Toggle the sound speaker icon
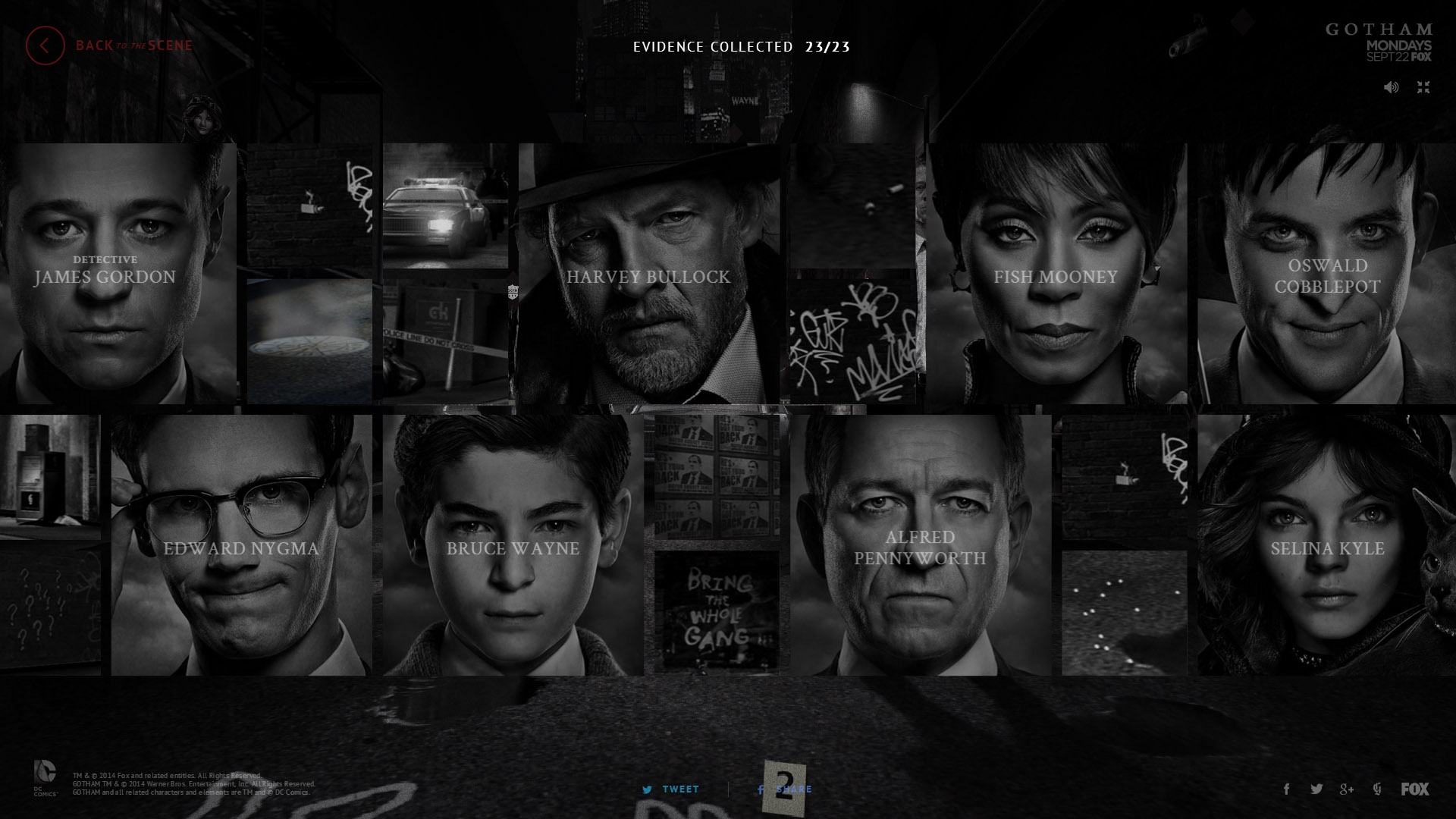This screenshot has height=819, width=1456. coord(1391,87)
